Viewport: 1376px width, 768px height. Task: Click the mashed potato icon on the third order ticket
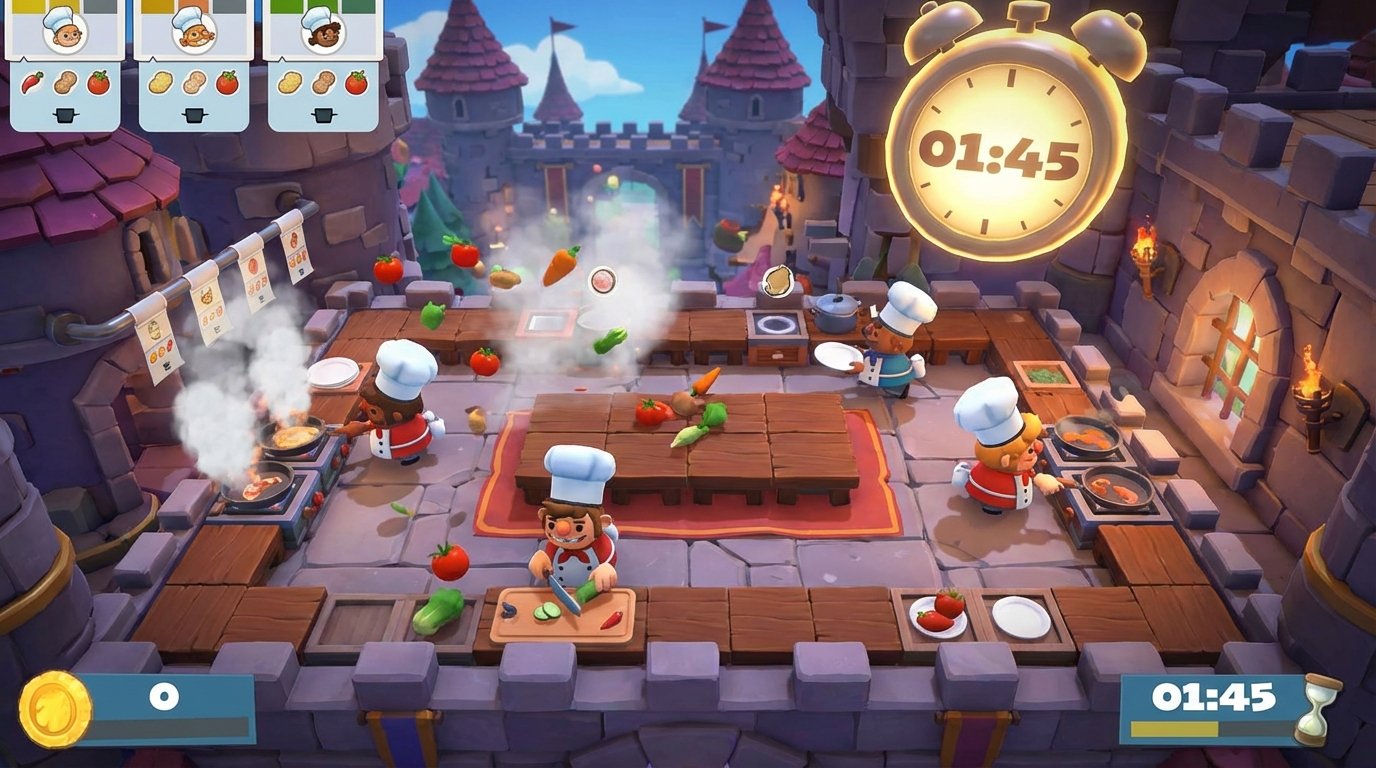289,82
